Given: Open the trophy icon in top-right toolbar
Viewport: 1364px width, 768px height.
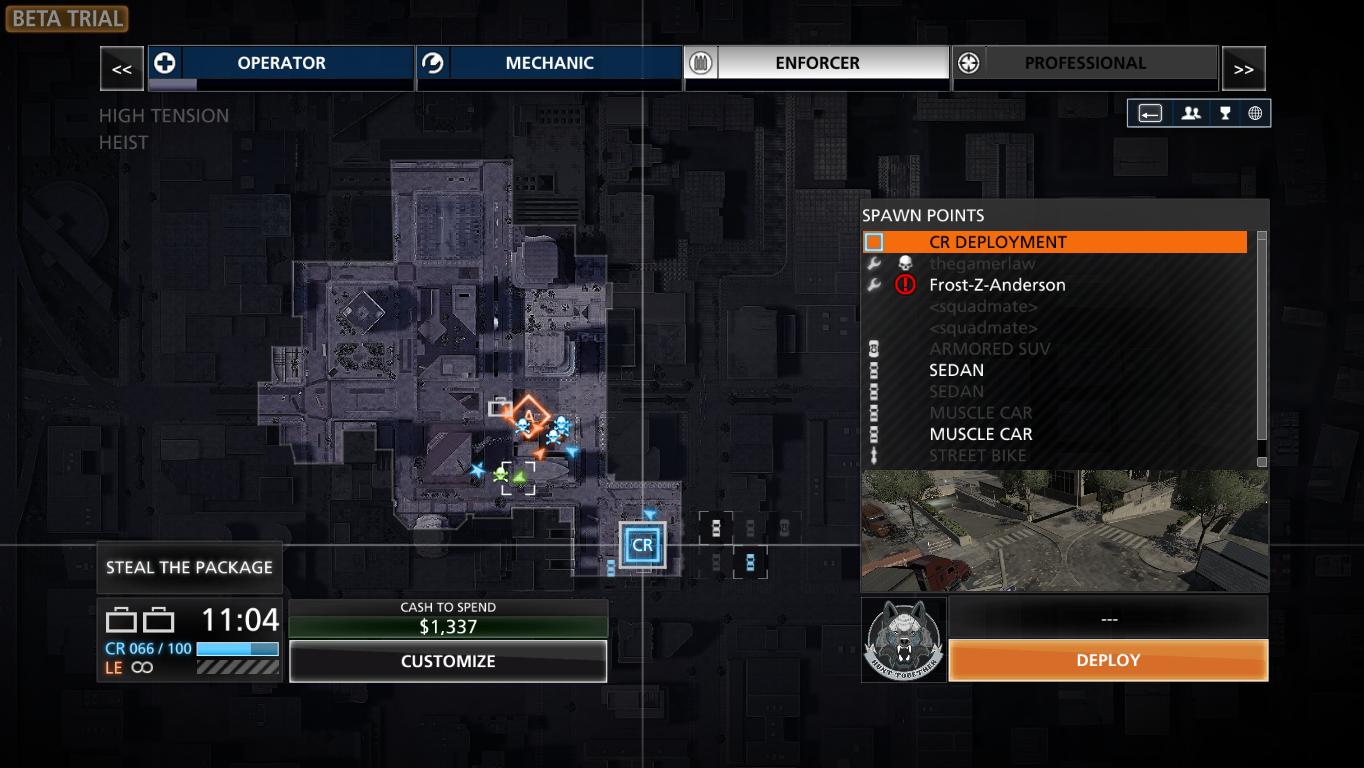Looking at the screenshot, I should point(1224,113).
